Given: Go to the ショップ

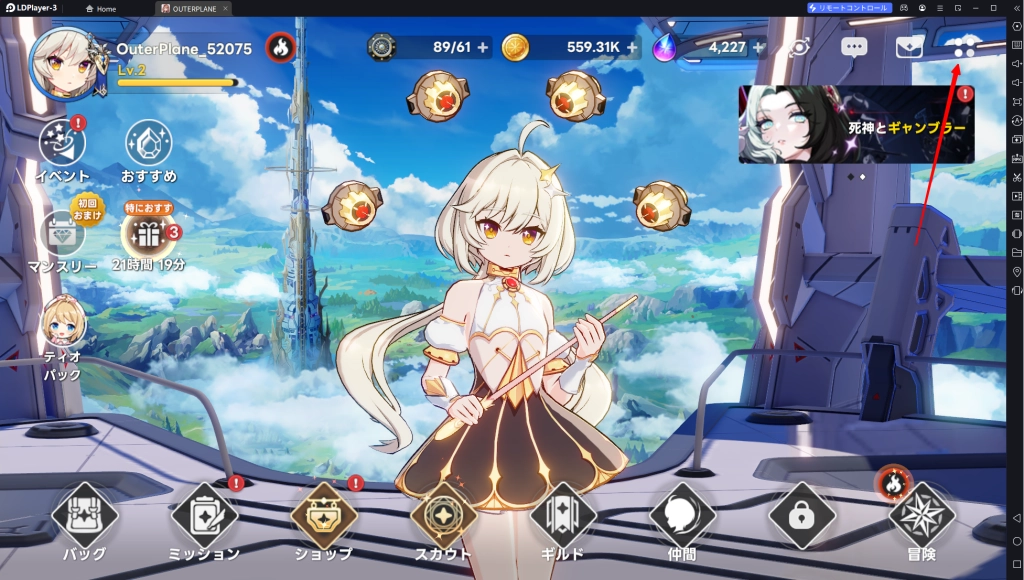Looking at the screenshot, I should tap(324, 517).
